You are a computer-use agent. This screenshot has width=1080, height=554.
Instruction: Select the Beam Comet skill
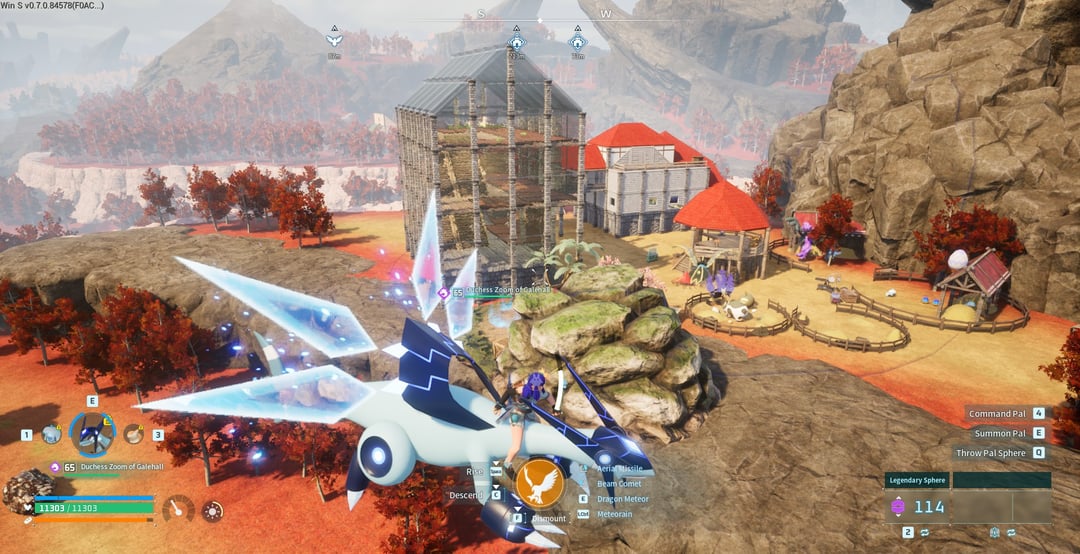[x=617, y=484]
